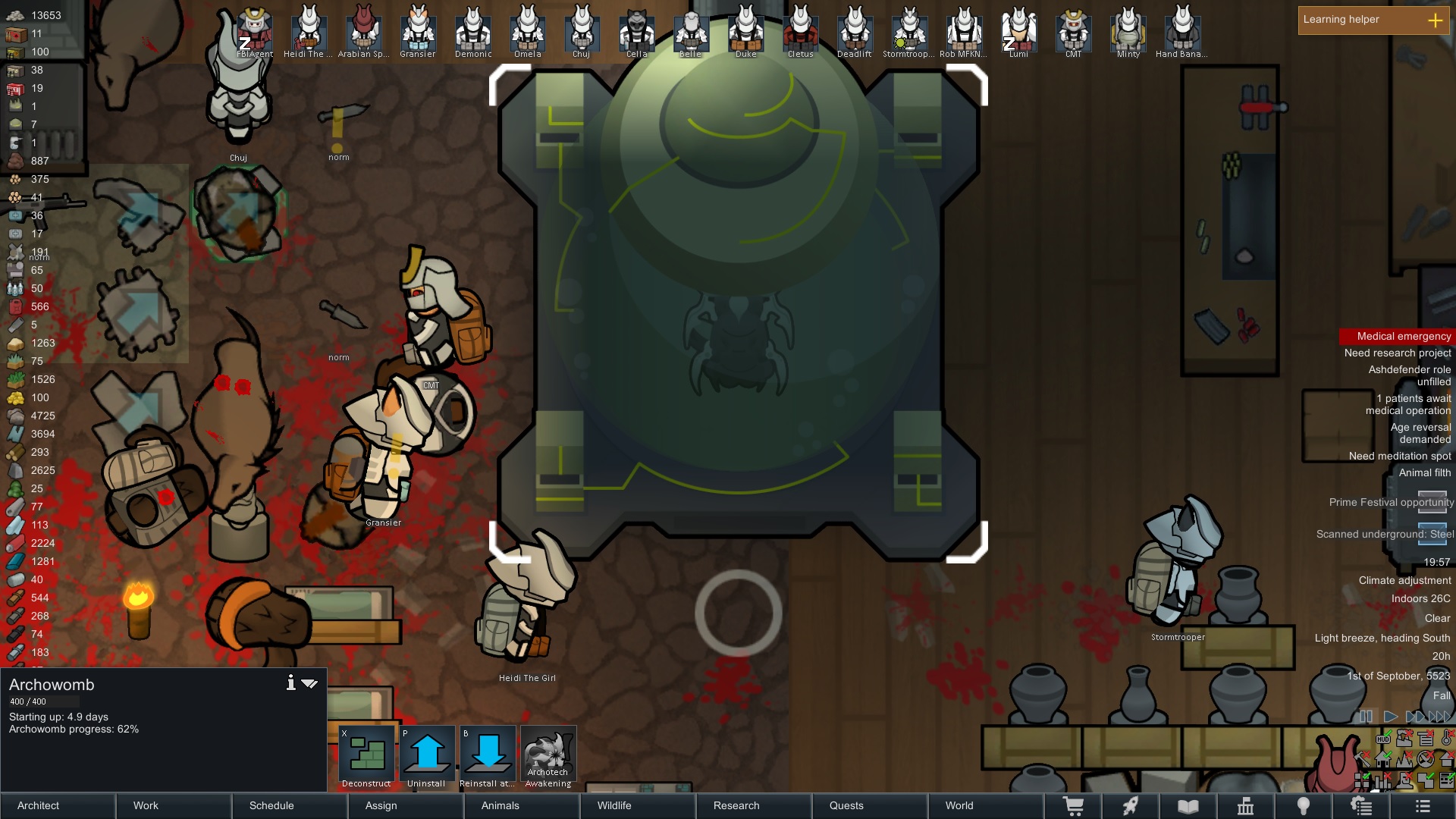
Task: Select colonist Duke's portrait
Action: (x=745, y=30)
